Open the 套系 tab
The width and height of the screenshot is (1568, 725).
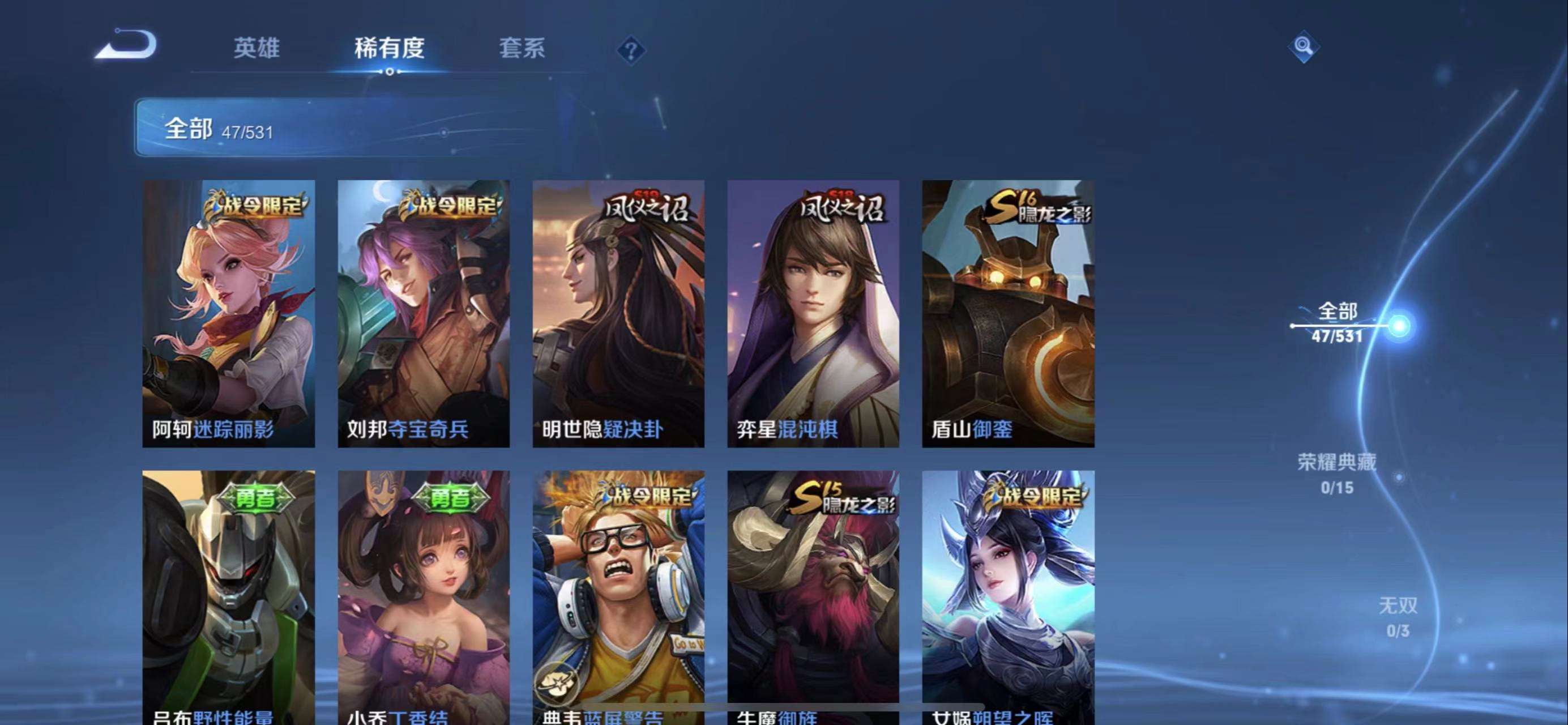[522, 48]
